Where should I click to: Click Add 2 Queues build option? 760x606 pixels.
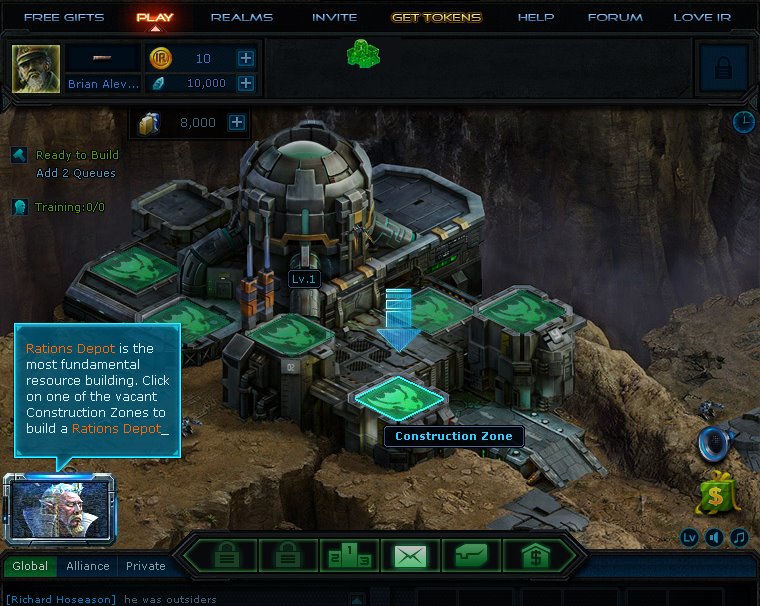click(x=76, y=173)
